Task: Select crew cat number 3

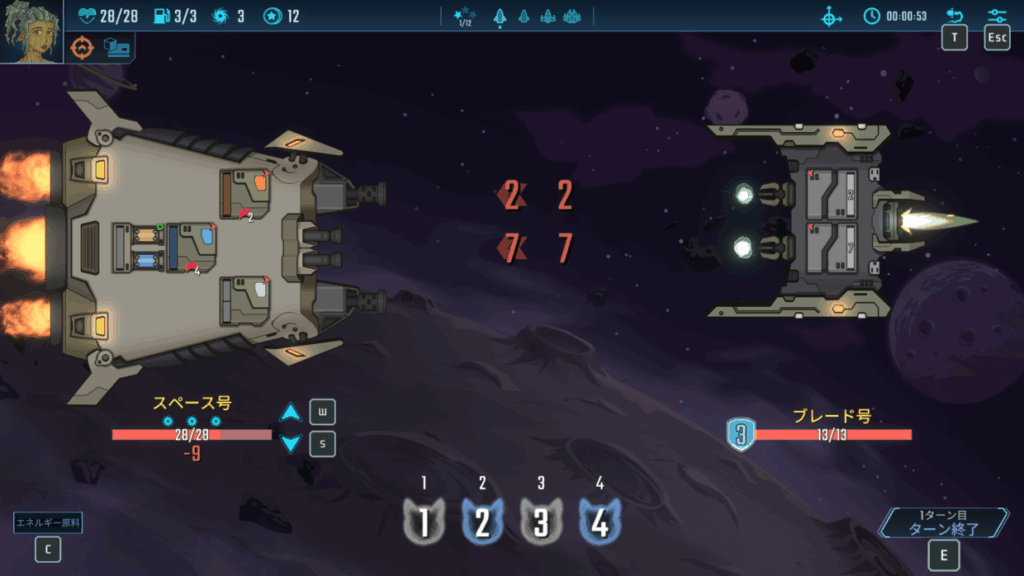Action: (x=541, y=522)
